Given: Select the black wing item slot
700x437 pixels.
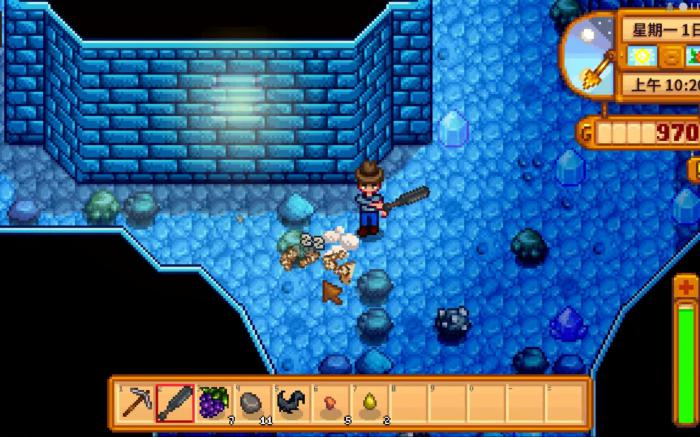Looking at the screenshot, I should coord(290,403).
